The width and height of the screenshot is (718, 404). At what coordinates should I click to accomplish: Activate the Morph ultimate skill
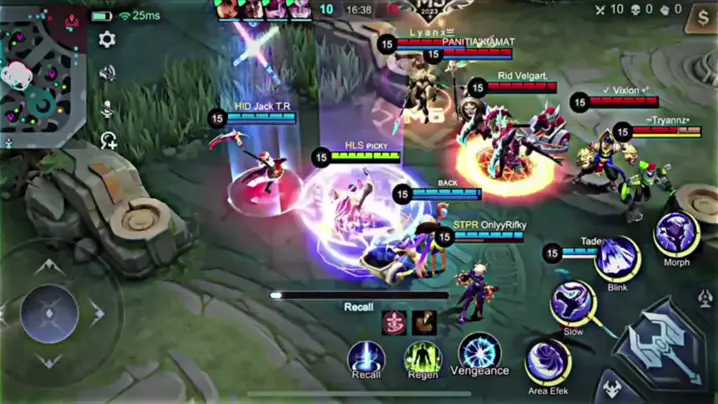(x=676, y=236)
